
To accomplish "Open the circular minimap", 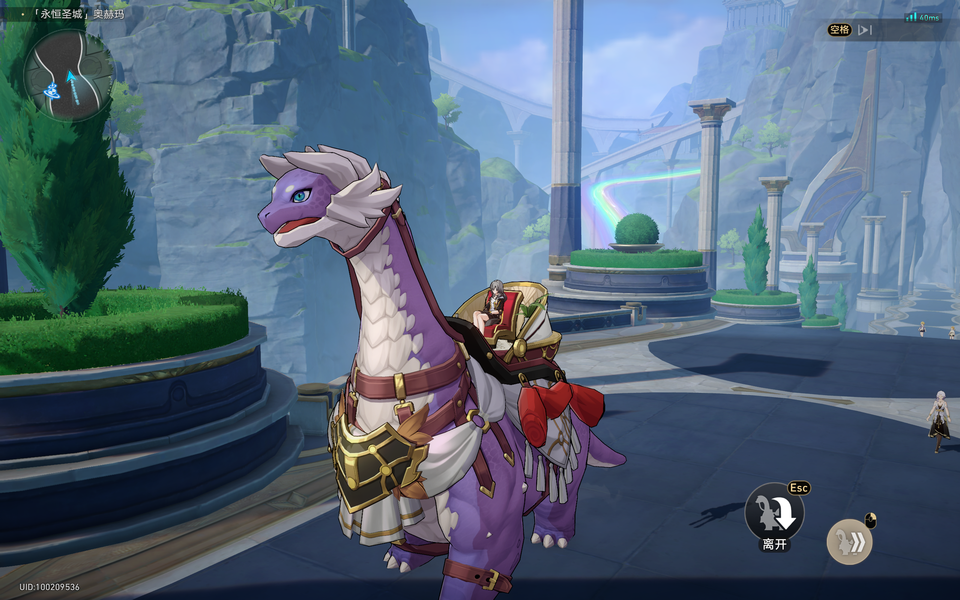I will click(x=69, y=75).
